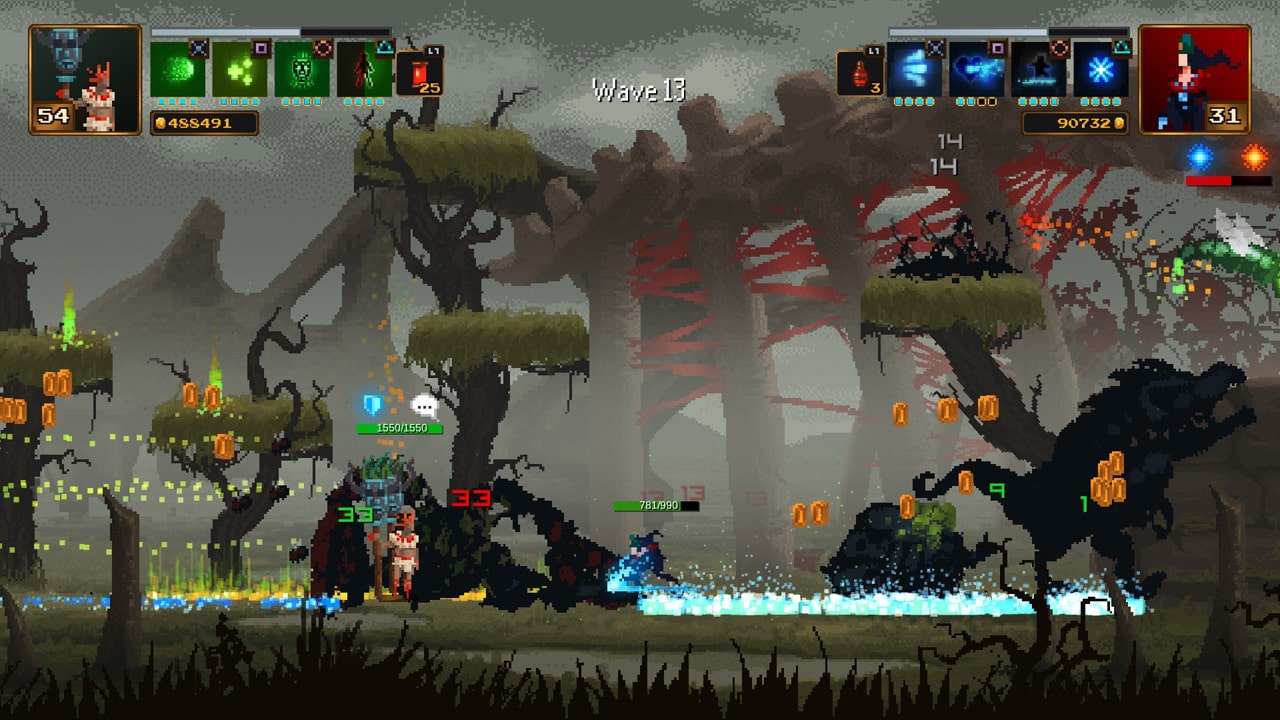The image size is (1280, 720).
Task: Use the red health potion with 25 charges
Action: 420,72
